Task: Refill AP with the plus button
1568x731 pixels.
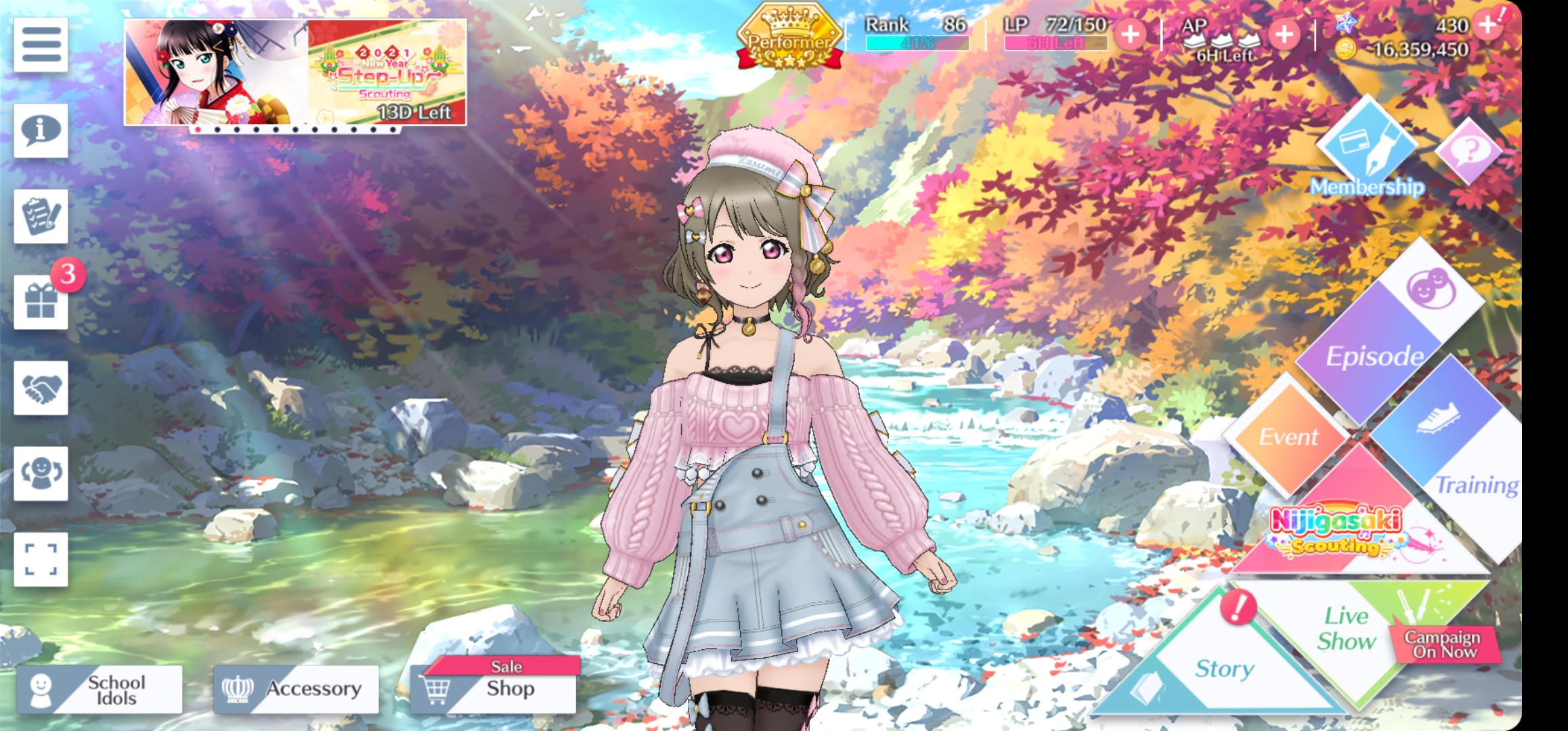Action: (x=1284, y=34)
